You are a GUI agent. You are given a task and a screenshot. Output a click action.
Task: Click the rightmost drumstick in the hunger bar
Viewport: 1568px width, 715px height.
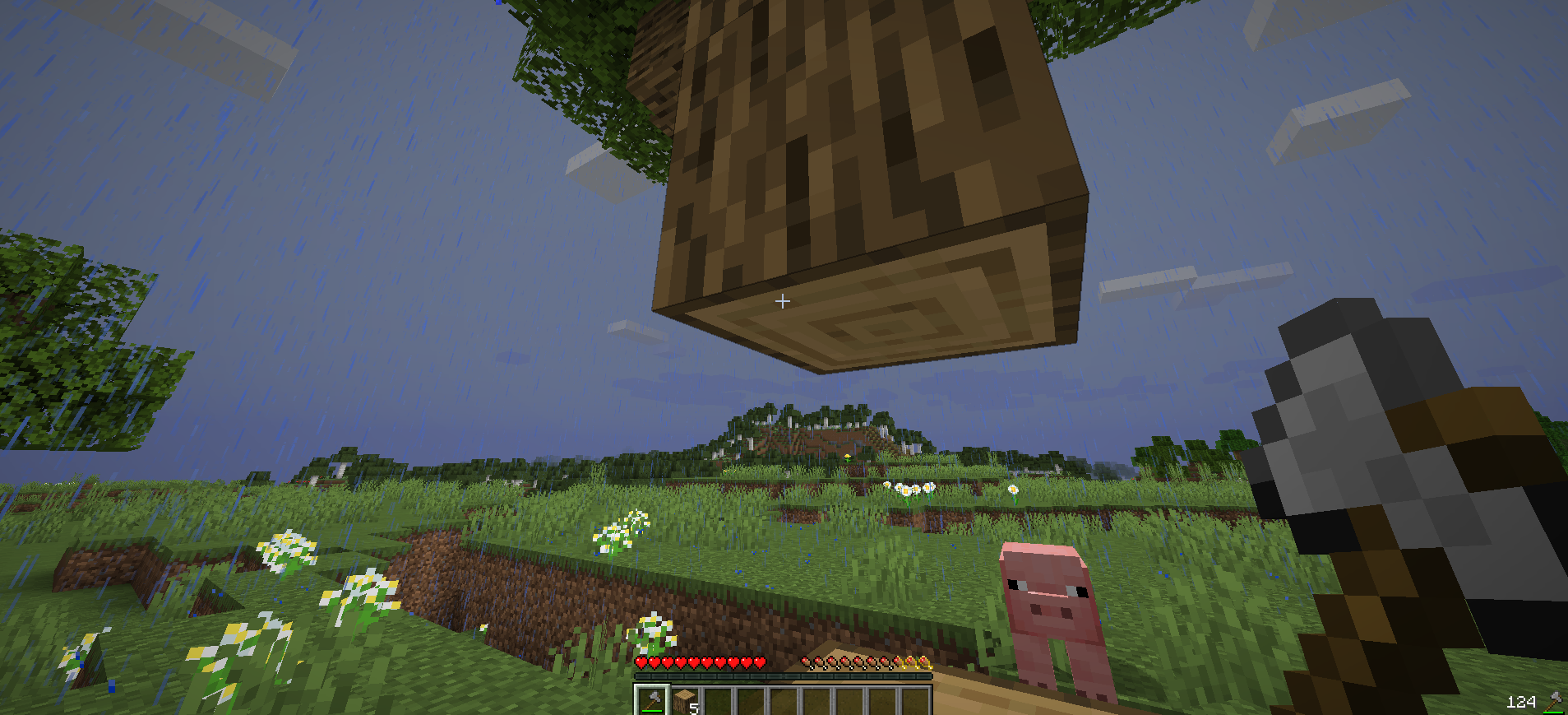click(x=924, y=661)
